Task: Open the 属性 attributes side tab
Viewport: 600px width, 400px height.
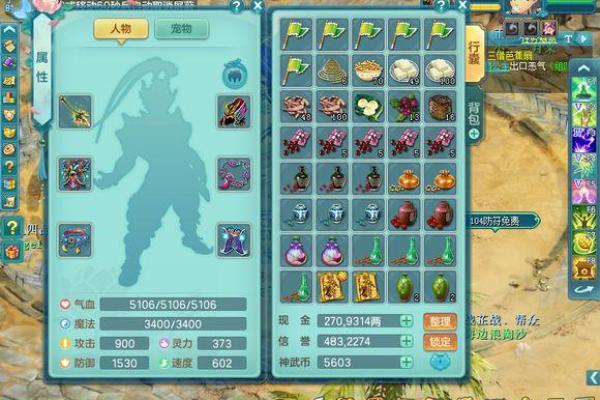Action: point(41,60)
